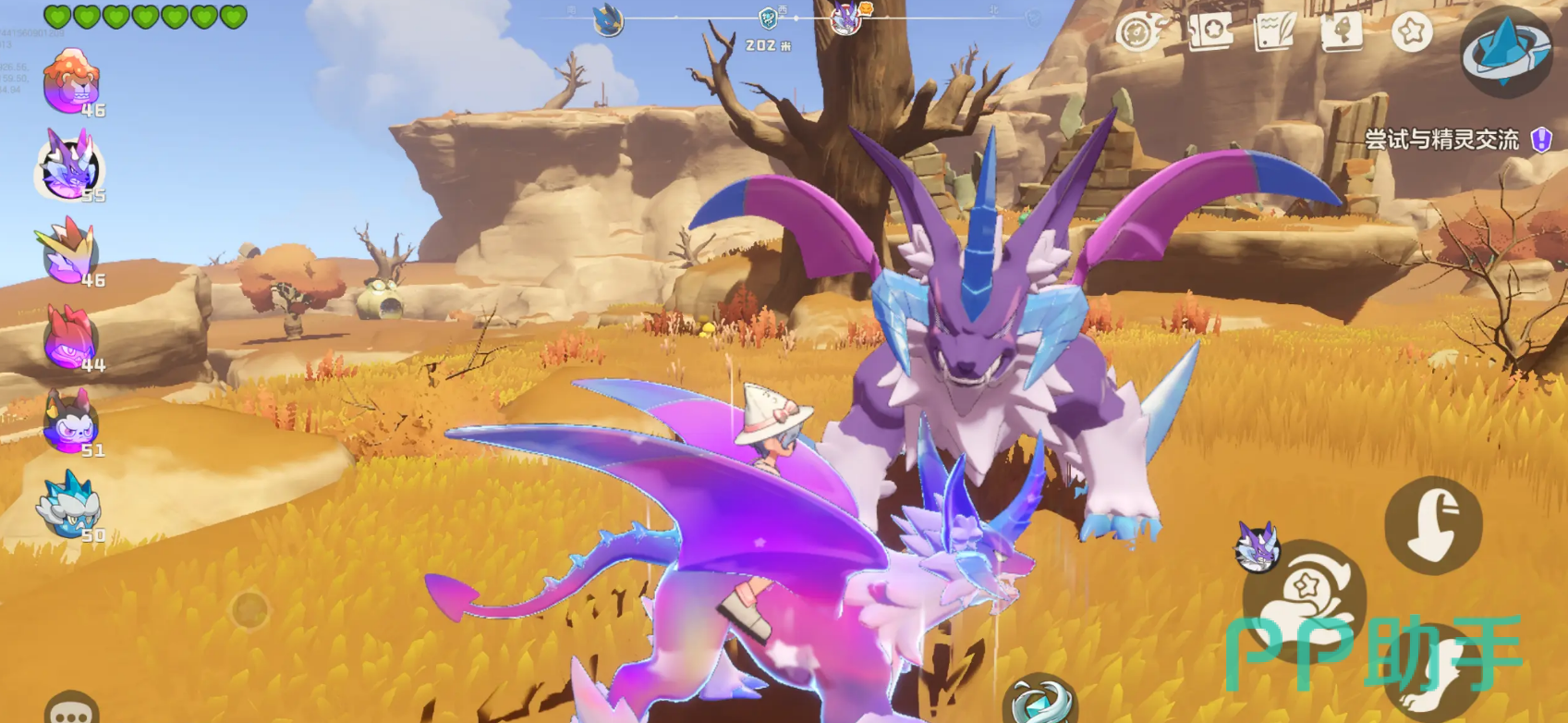This screenshot has height=723, width=1568.
Task: Click the purple pet marker on the compass bar
Action: tap(845, 18)
